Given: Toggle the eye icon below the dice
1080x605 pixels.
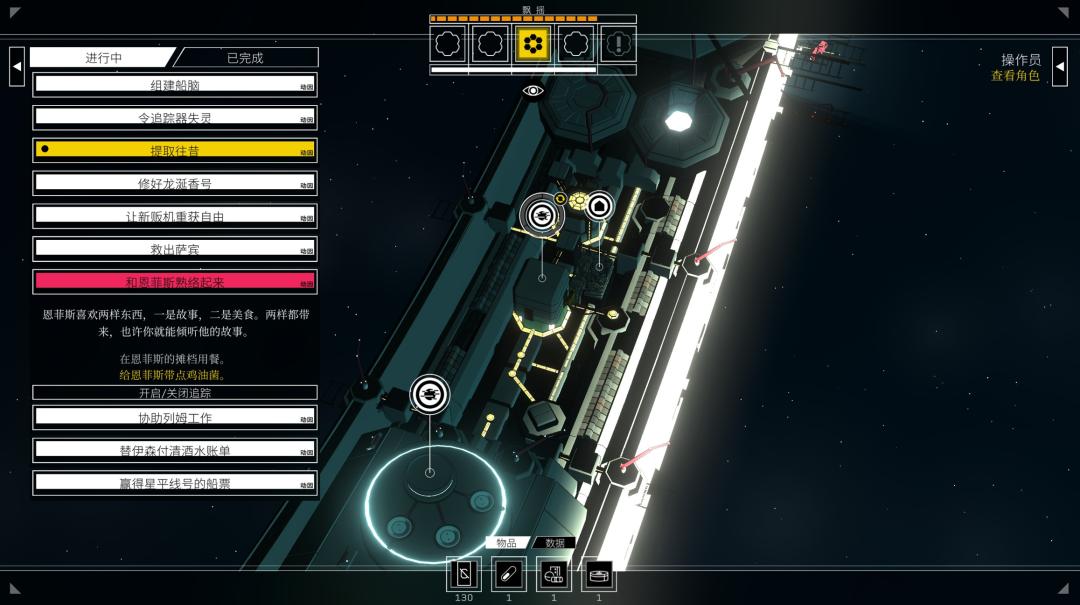Looking at the screenshot, I should click(x=533, y=91).
